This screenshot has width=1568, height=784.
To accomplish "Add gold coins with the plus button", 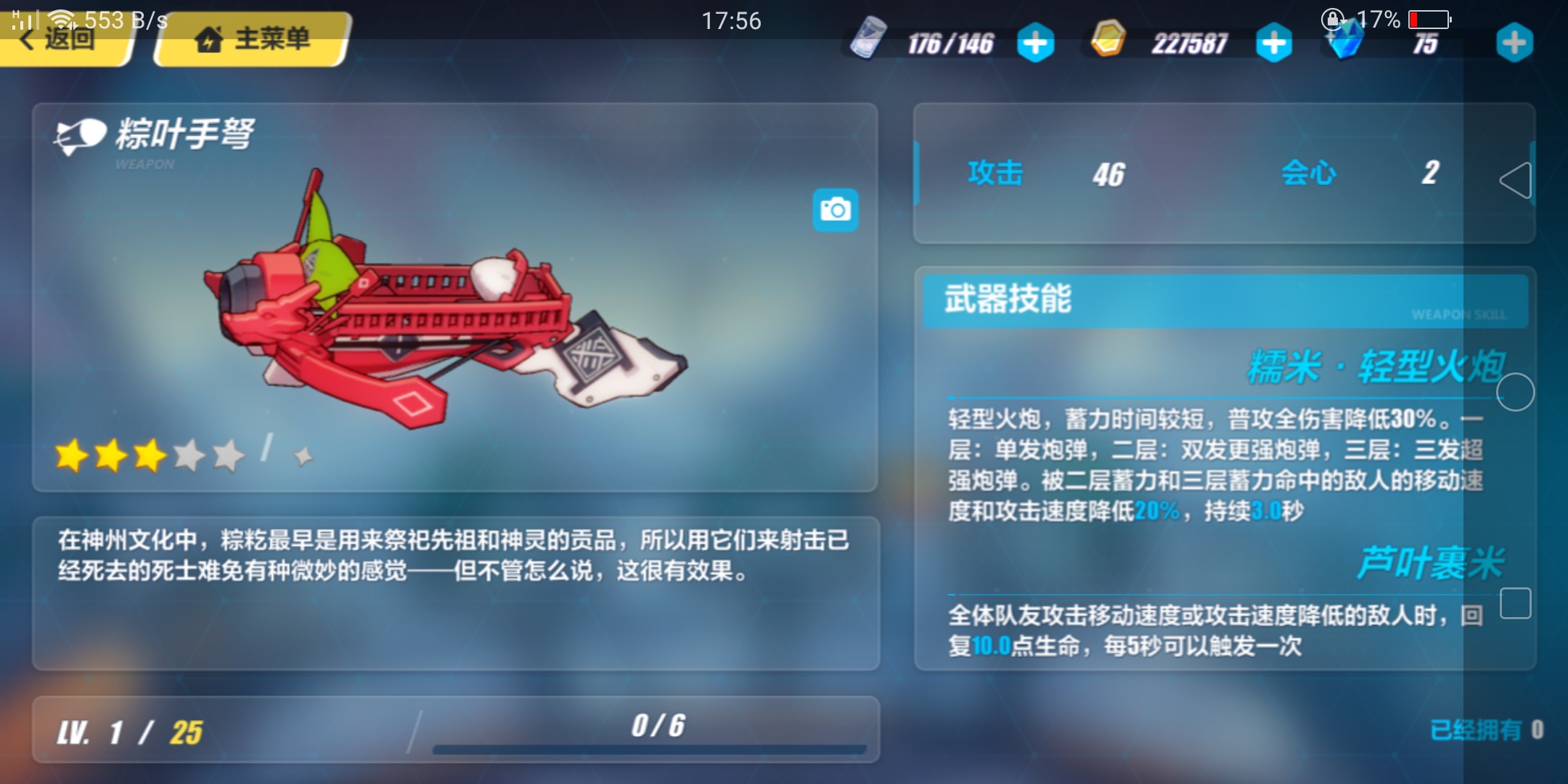I will [x=1274, y=44].
